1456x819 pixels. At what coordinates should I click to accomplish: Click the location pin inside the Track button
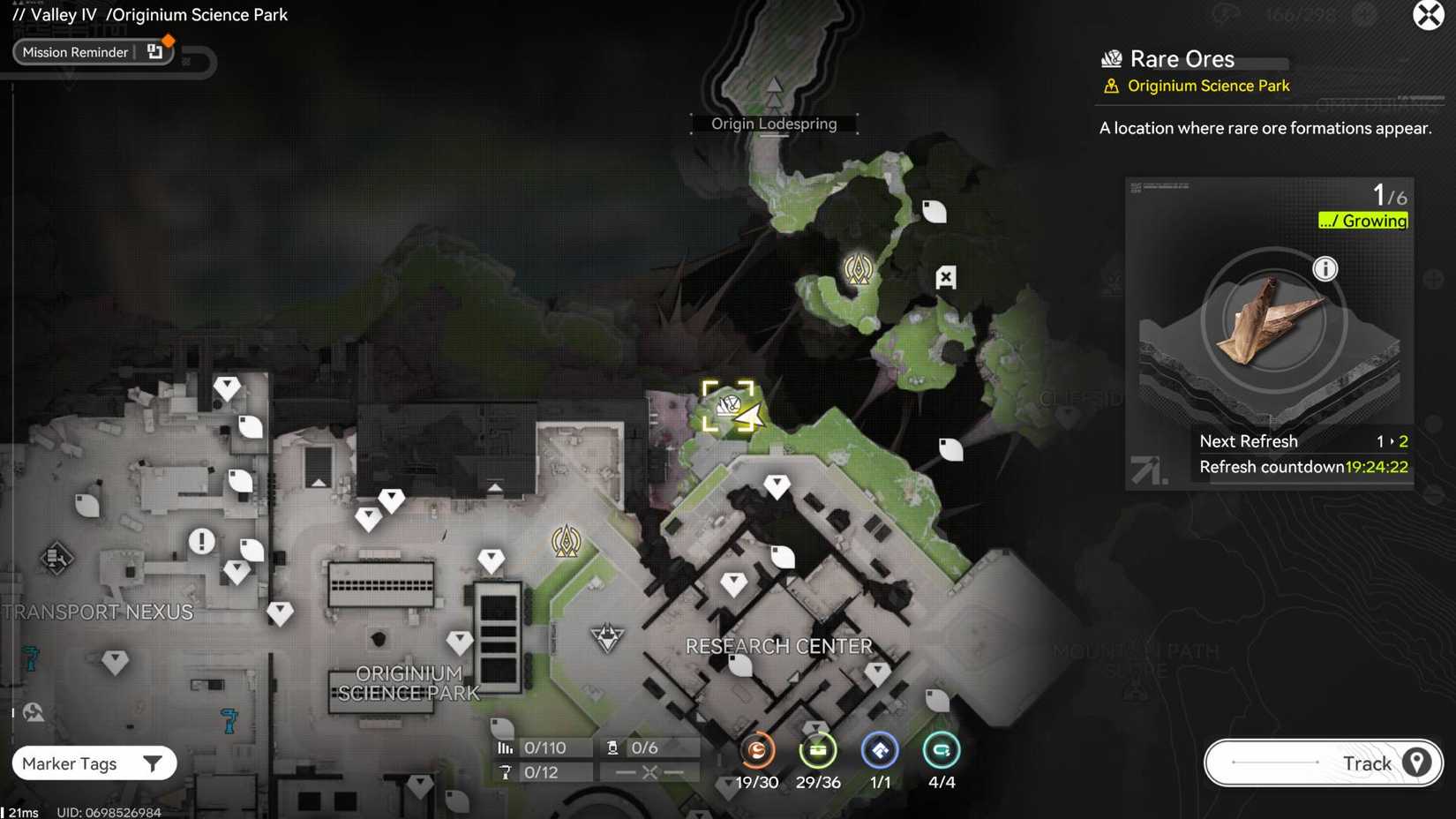pos(1417,763)
